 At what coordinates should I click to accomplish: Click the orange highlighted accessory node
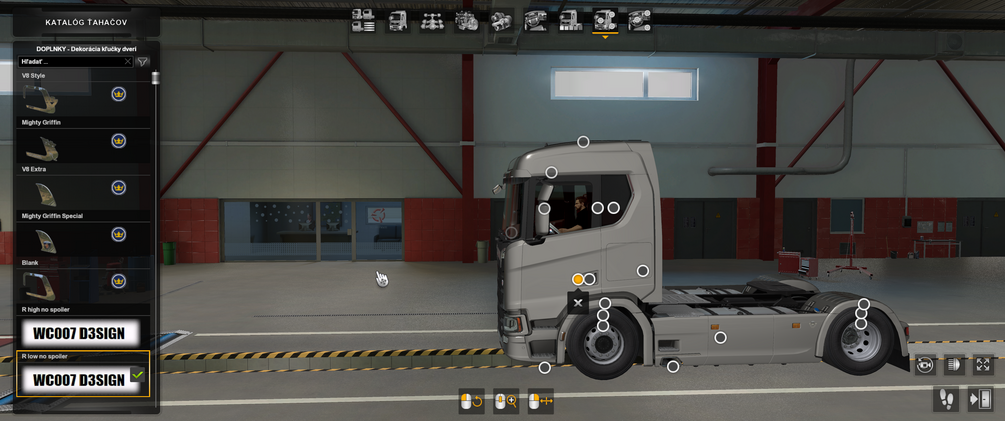click(578, 279)
